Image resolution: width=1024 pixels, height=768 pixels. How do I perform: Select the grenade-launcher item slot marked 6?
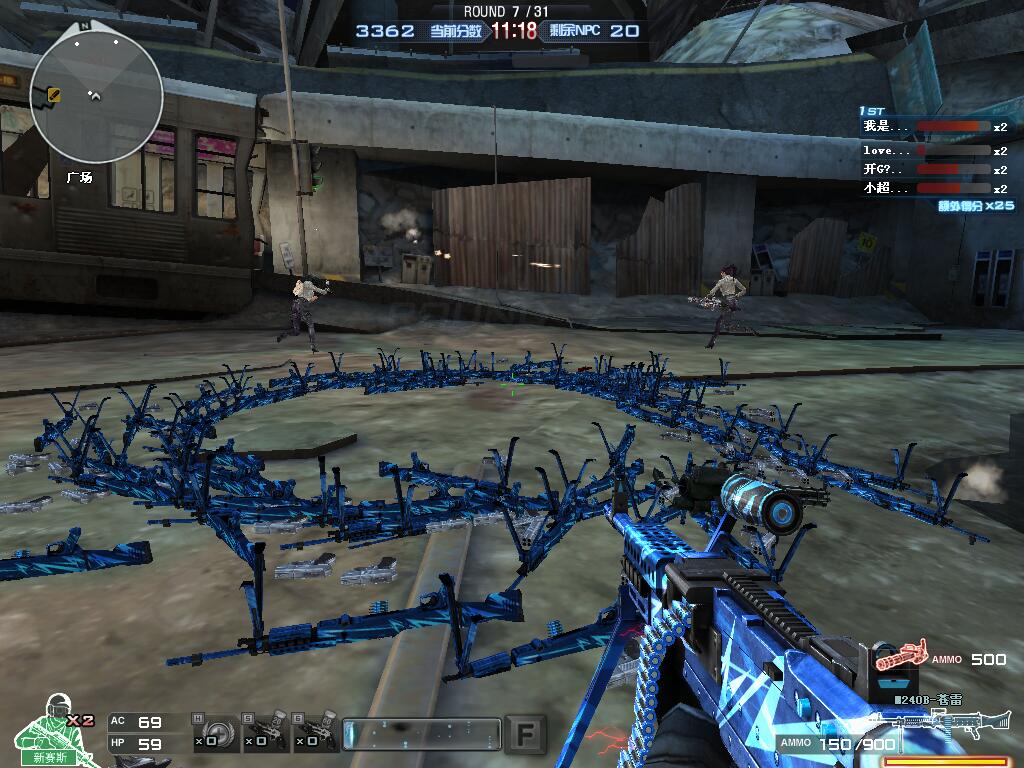[x=316, y=731]
